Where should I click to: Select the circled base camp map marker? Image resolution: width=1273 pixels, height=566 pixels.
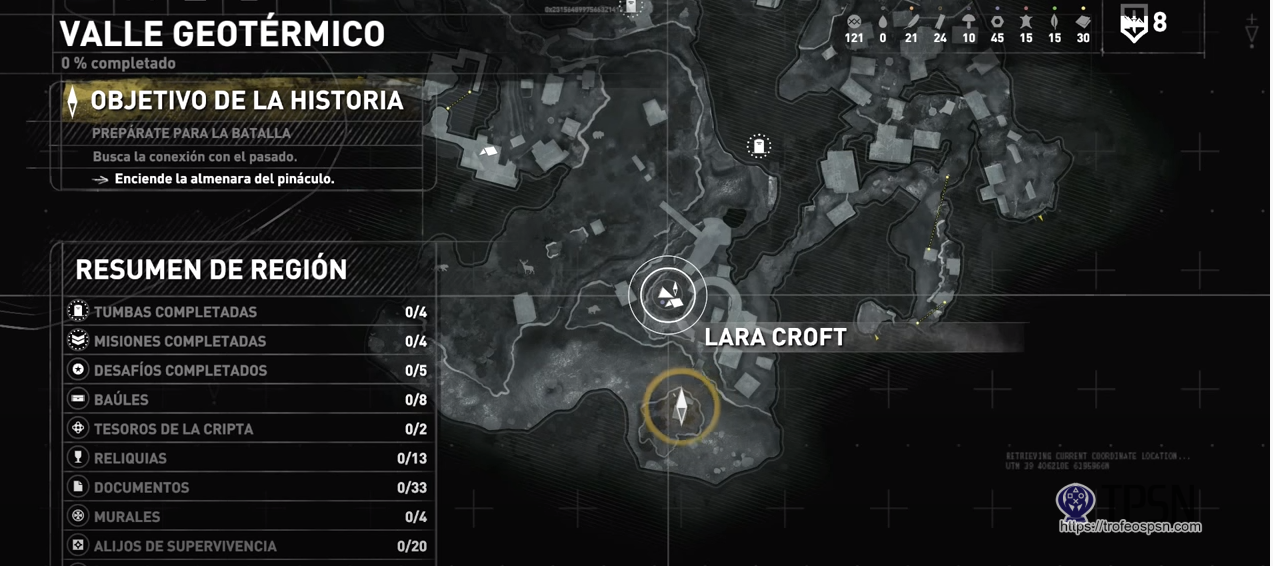pyautogui.click(x=668, y=295)
